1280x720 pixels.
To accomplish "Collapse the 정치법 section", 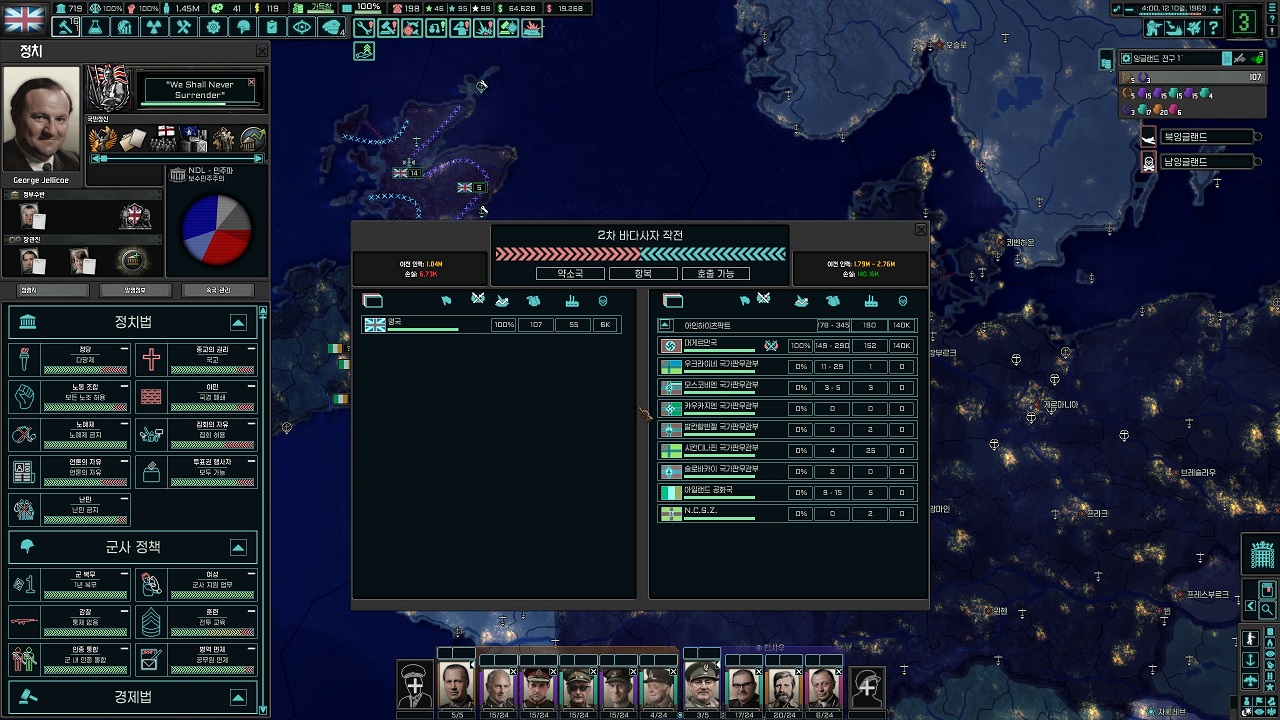I will (x=238, y=322).
